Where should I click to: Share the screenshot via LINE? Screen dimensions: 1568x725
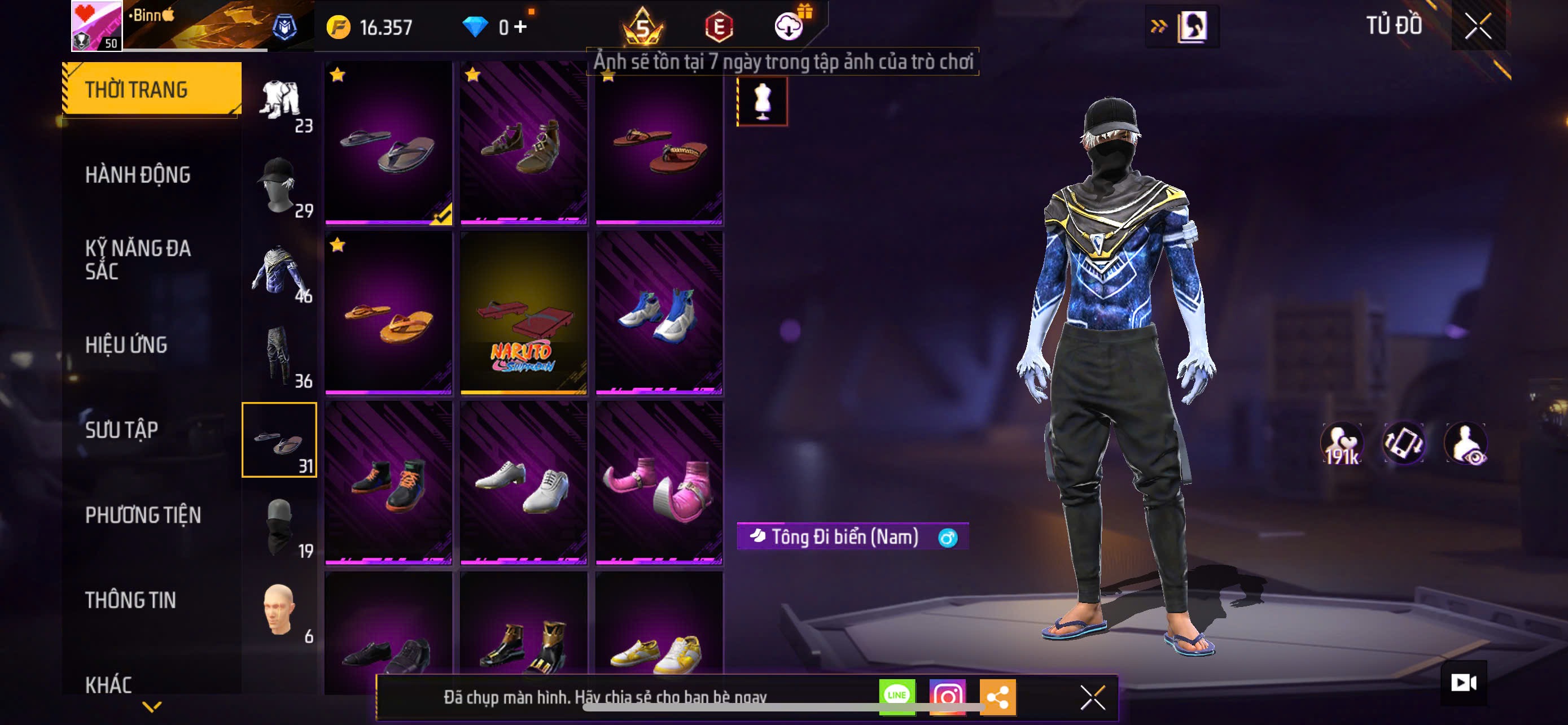tap(897, 696)
